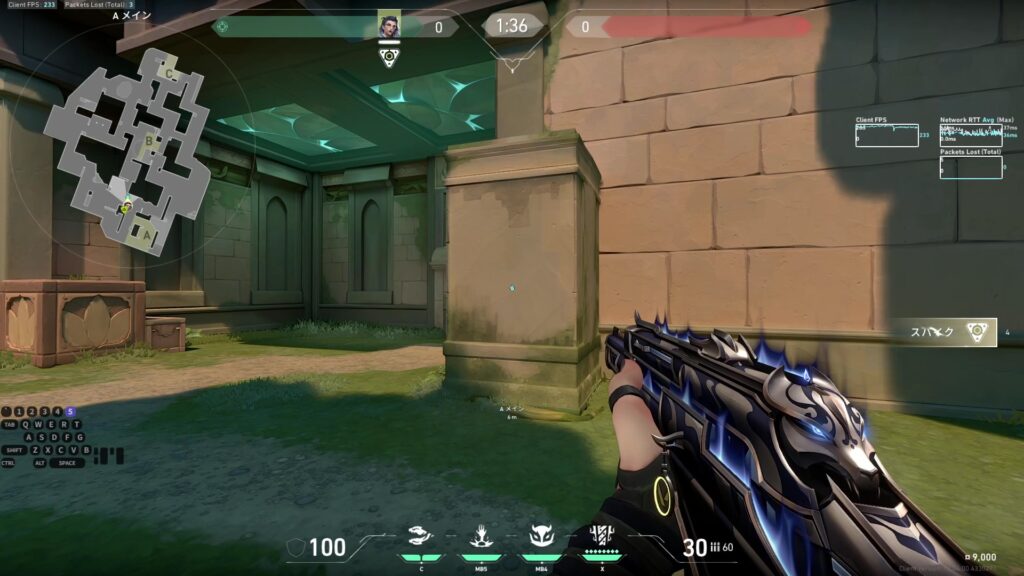This screenshot has height=576, width=1024.
Task: Click the SPACE key on the keyboard overlay
Action: [x=67, y=463]
